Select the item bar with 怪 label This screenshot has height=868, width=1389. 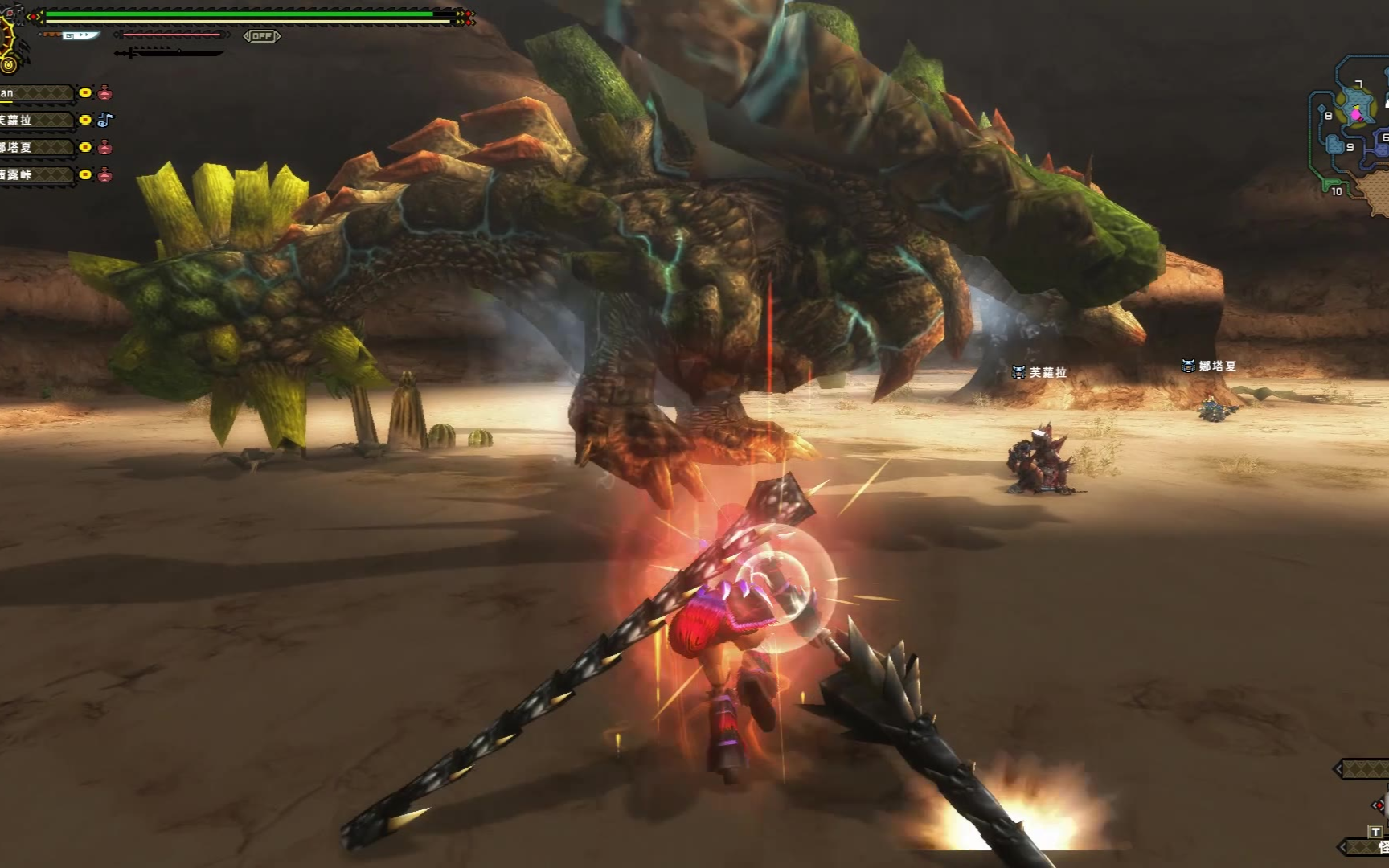pos(1368,846)
